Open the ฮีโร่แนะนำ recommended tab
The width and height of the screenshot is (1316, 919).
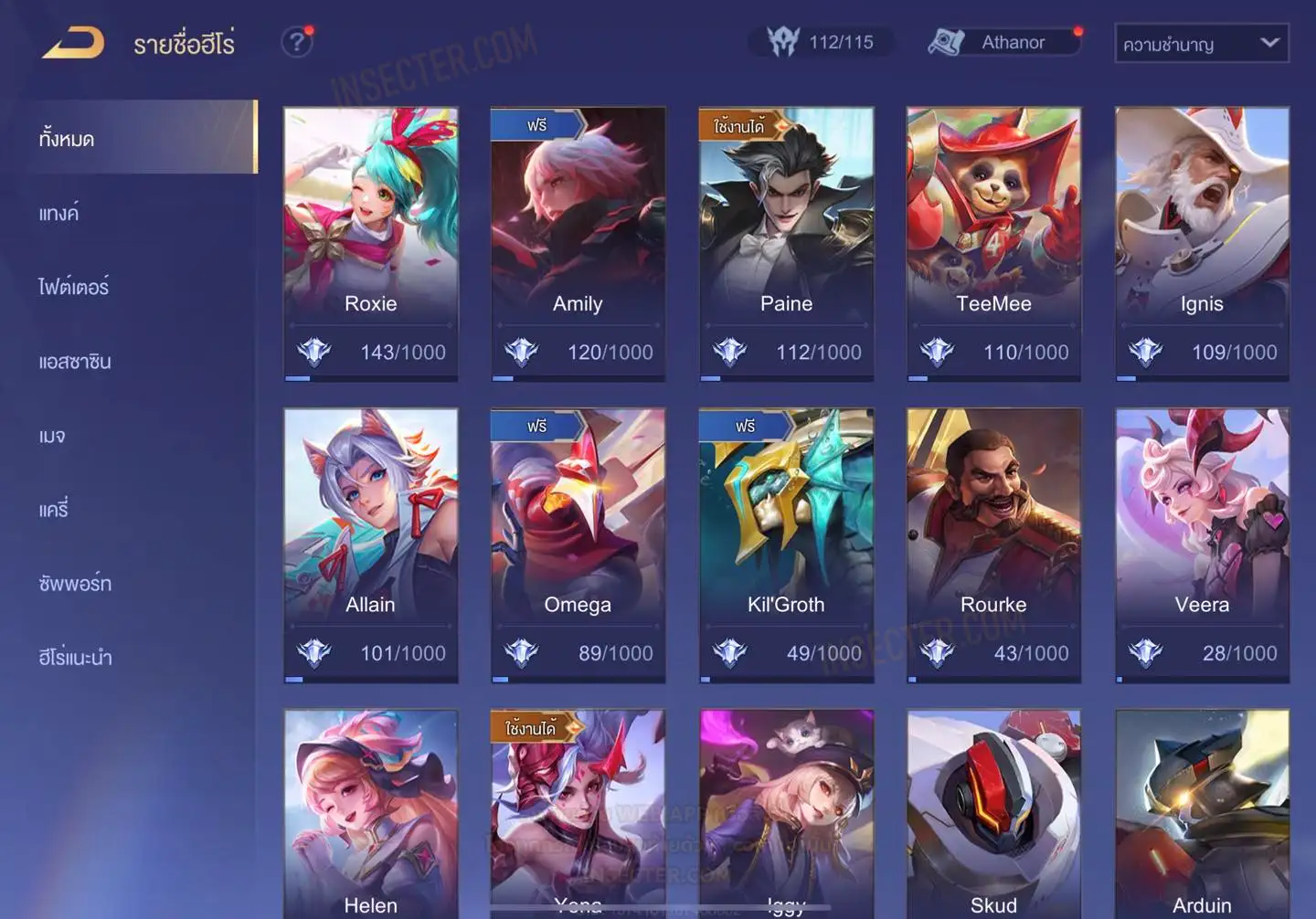pyautogui.click(x=75, y=658)
